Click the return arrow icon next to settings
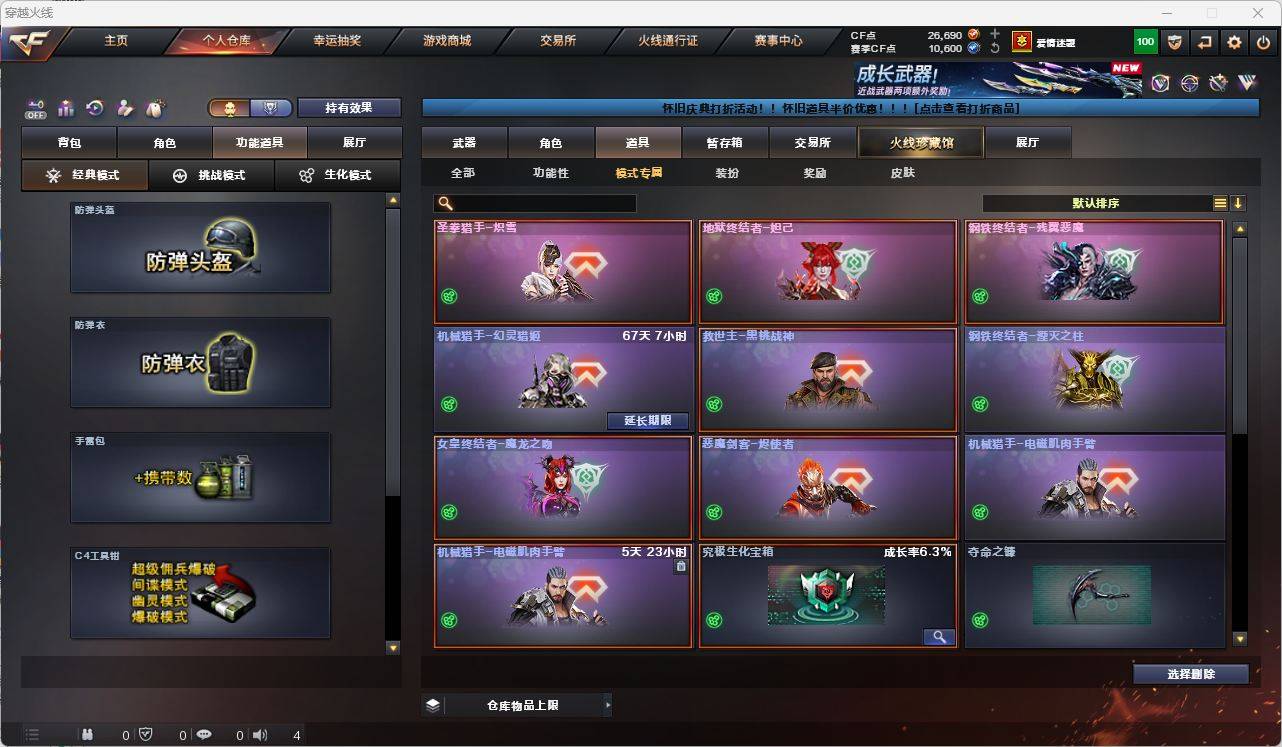This screenshot has height=747, width=1282. click(x=1203, y=42)
